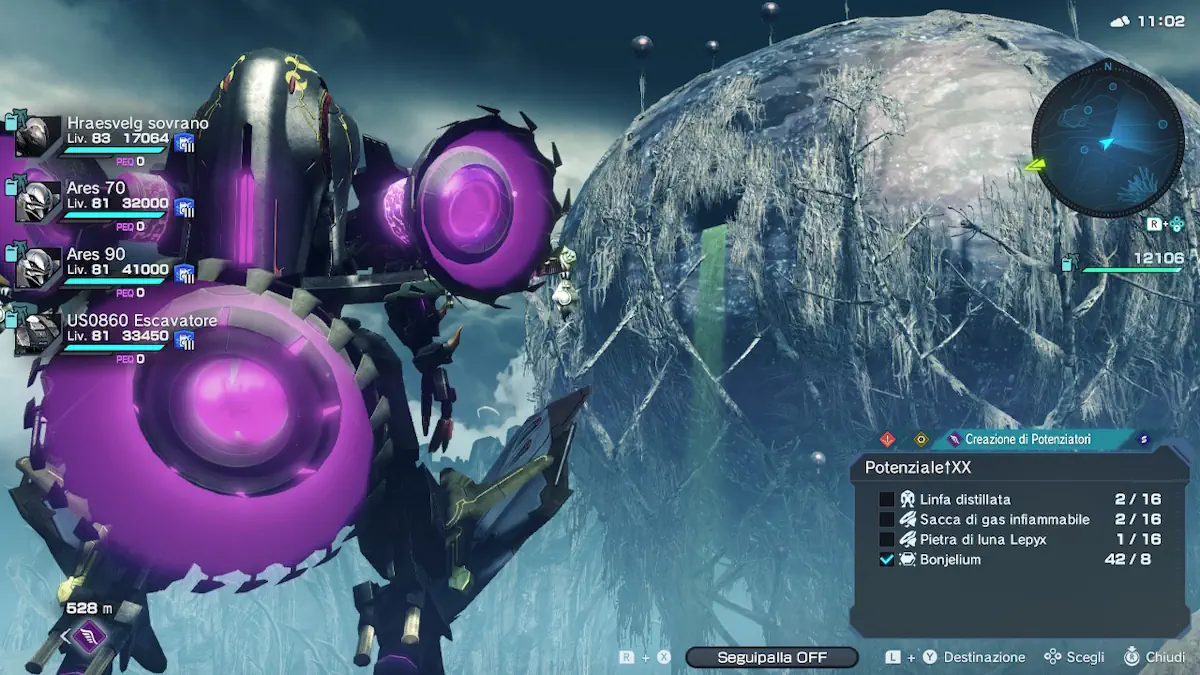This screenshot has height=675, width=1200.
Task: Switch to the dark blue tab
Action: click(1144, 439)
